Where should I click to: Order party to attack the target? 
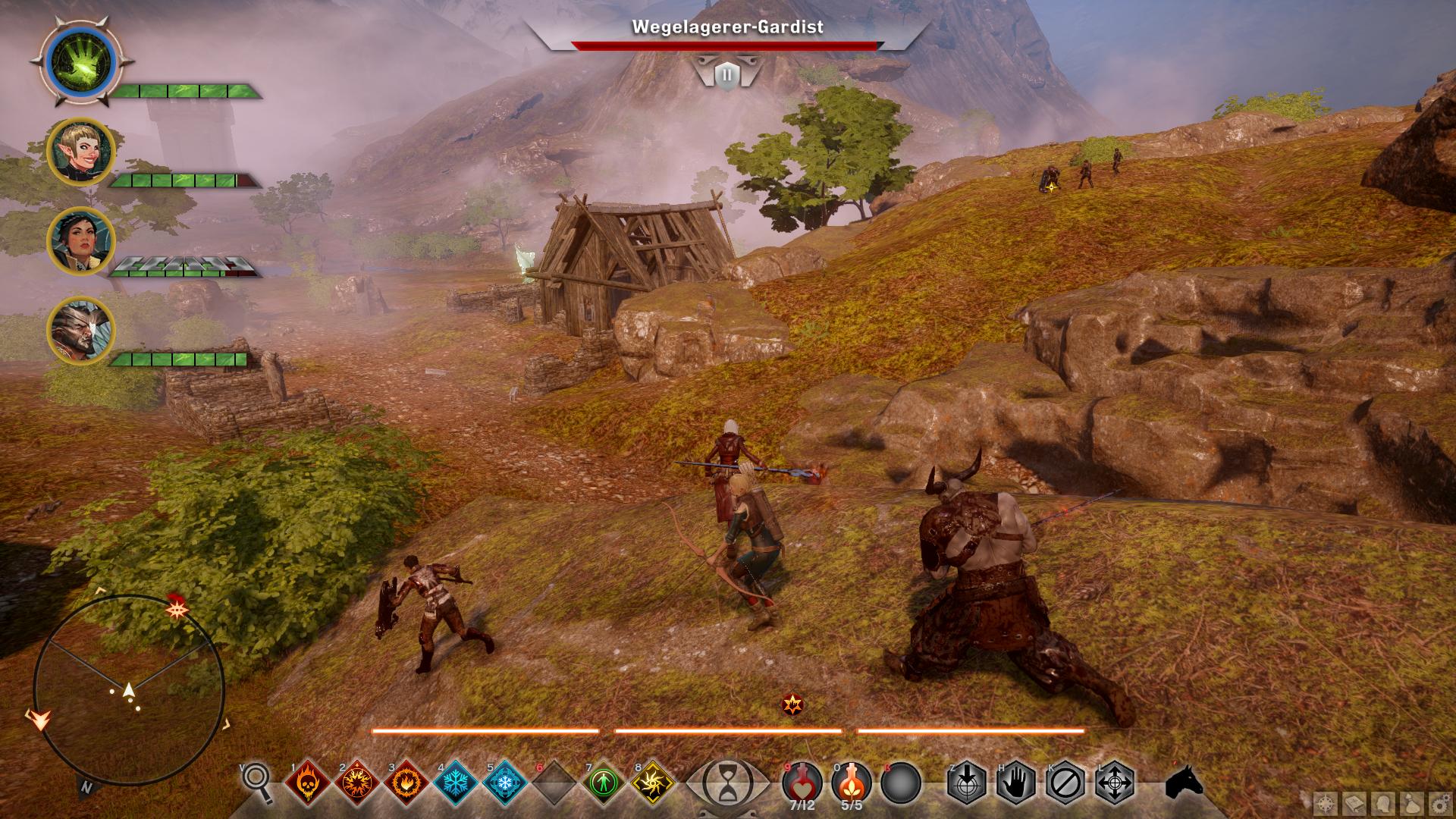click(x=967, y=782)
